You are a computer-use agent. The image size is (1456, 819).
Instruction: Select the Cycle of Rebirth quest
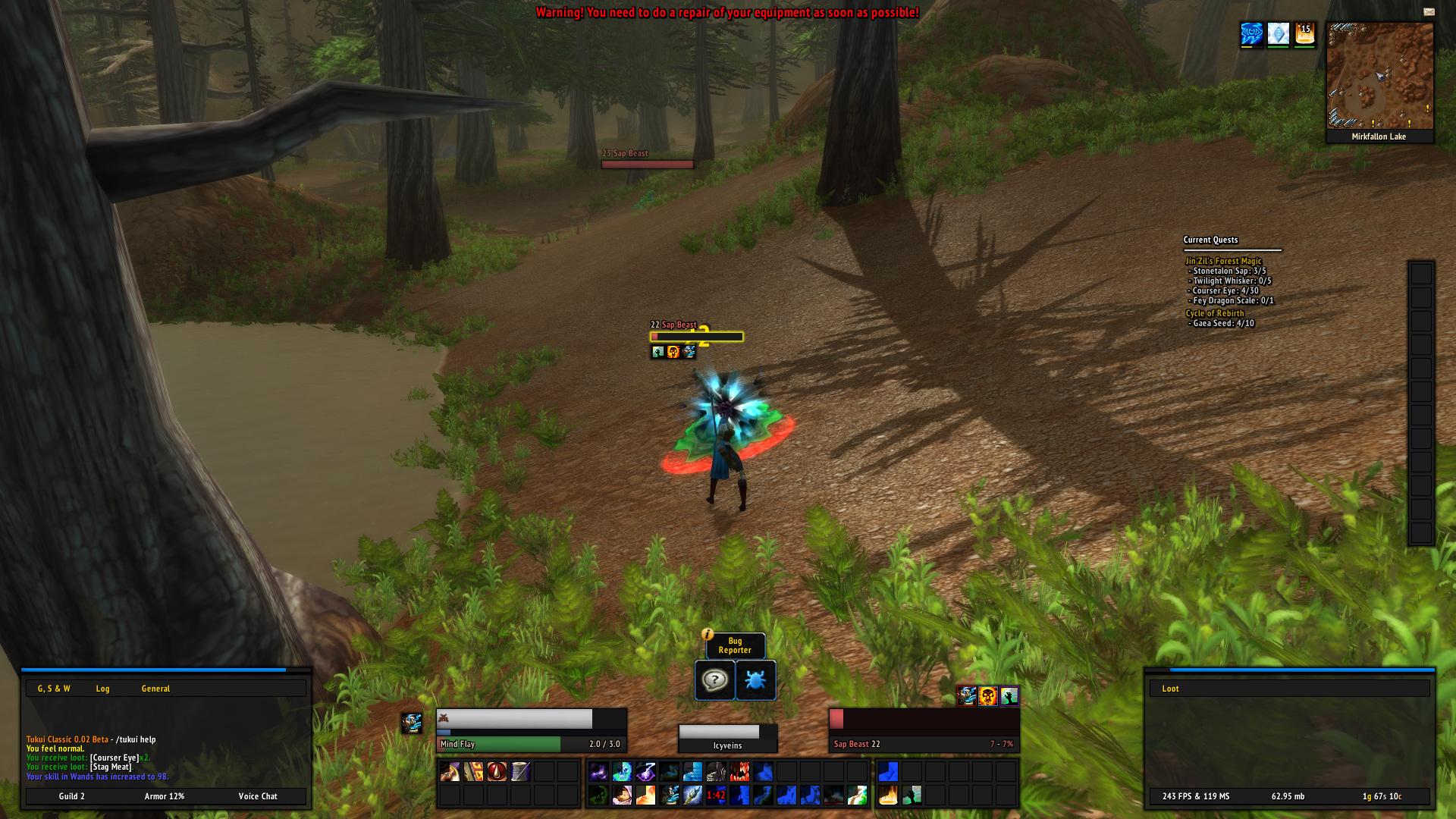tap(1214, 313)
